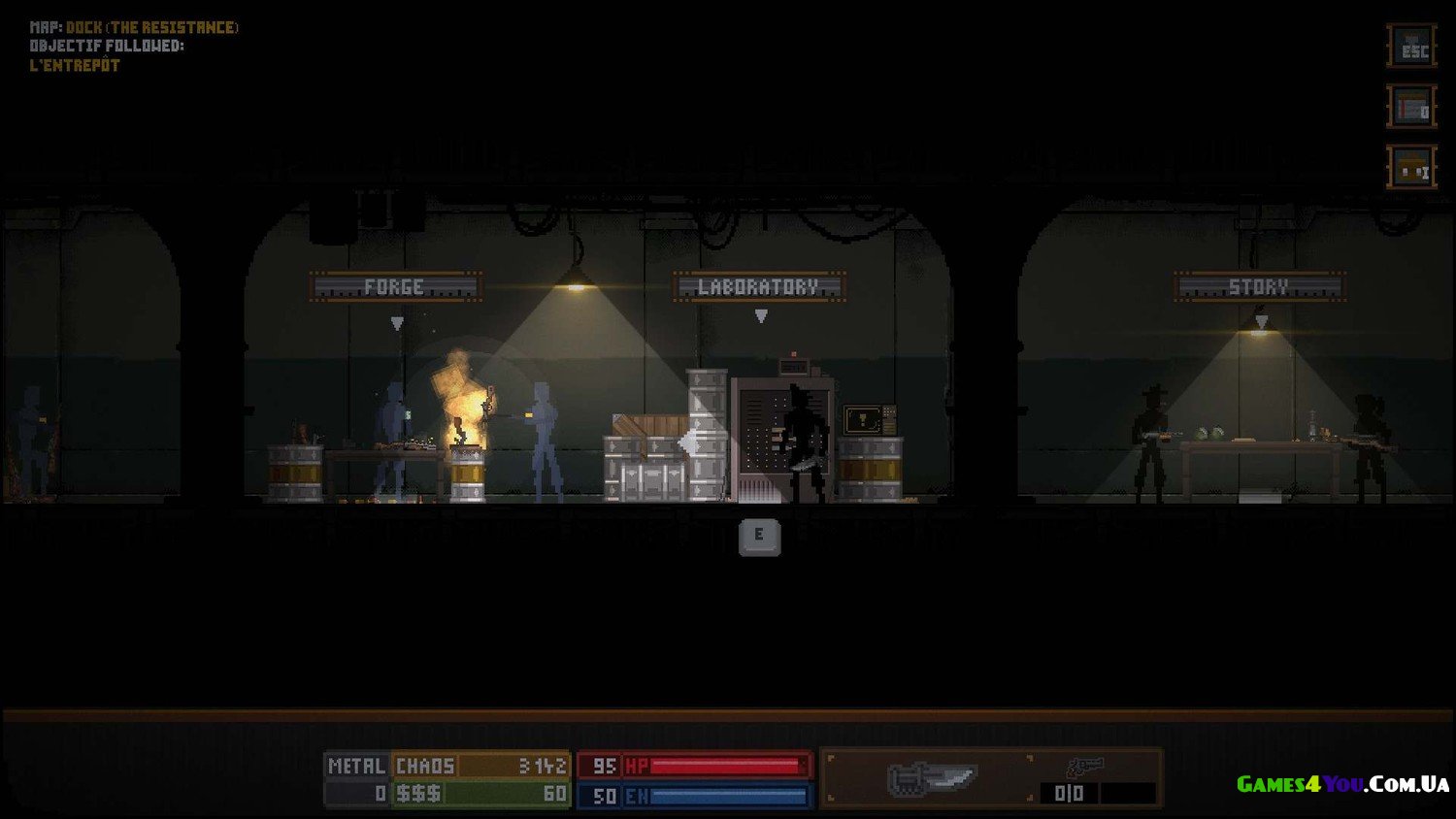Select the knife melee weapon slot

pyautogui.click(x=930, y=778)
